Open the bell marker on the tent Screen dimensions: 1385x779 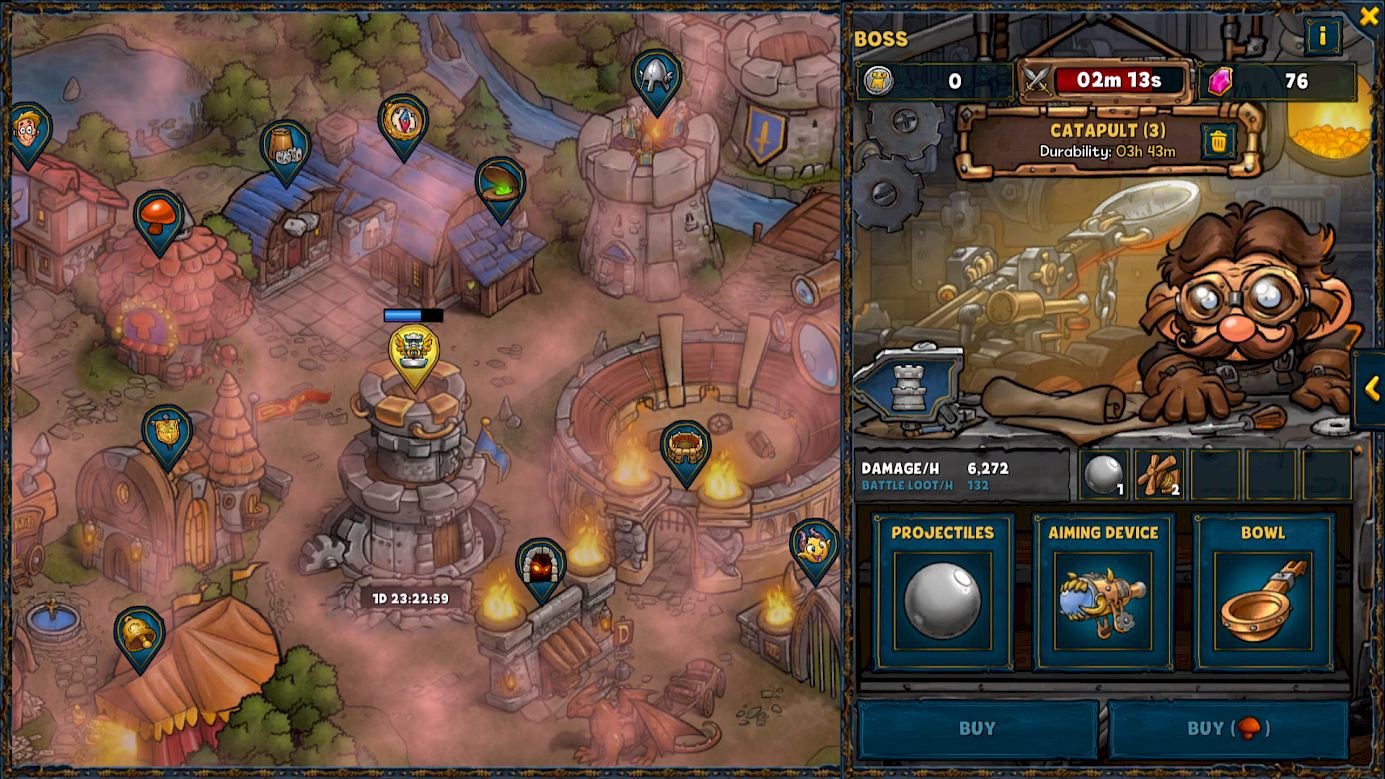click(x=139, y=634)
